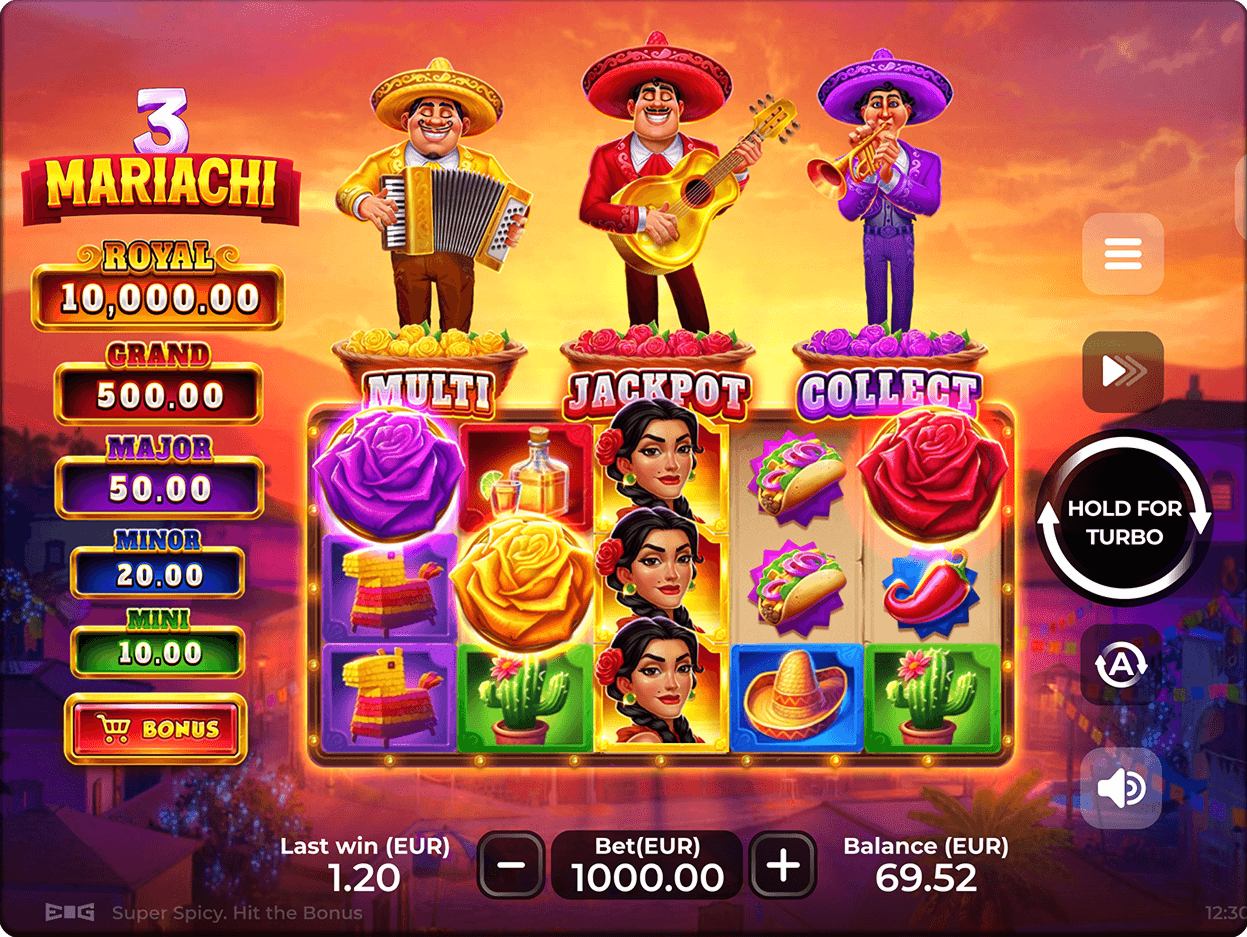Screen dimensions: 1247x937
Task: Spin the reels with the Hold for Turbo button
Action: pyautogui.click(x=1124, y=520)
